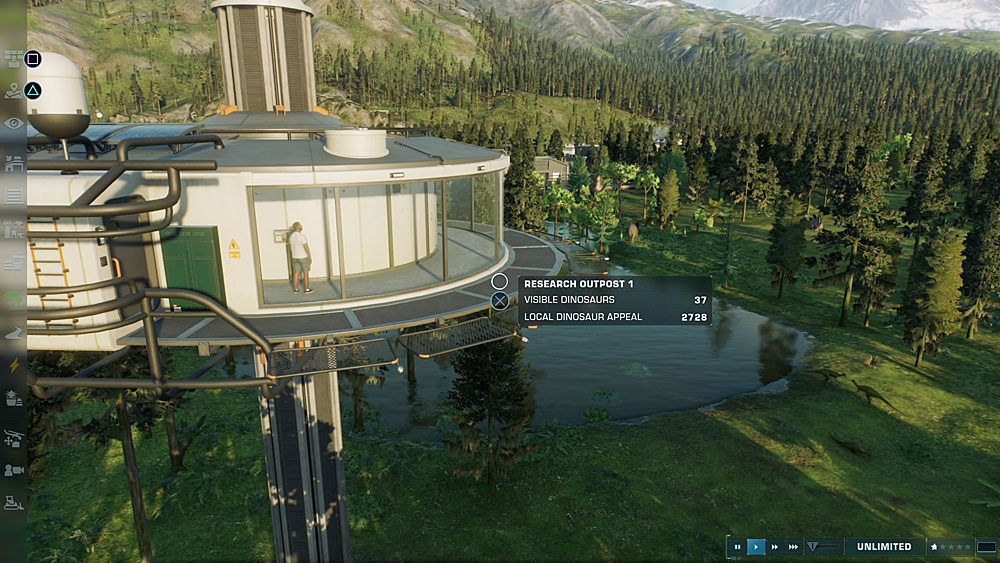Open the eye view modes icon
Image resolution: width=1000 pixels, height=563 pixels.
tap(14, 123)
